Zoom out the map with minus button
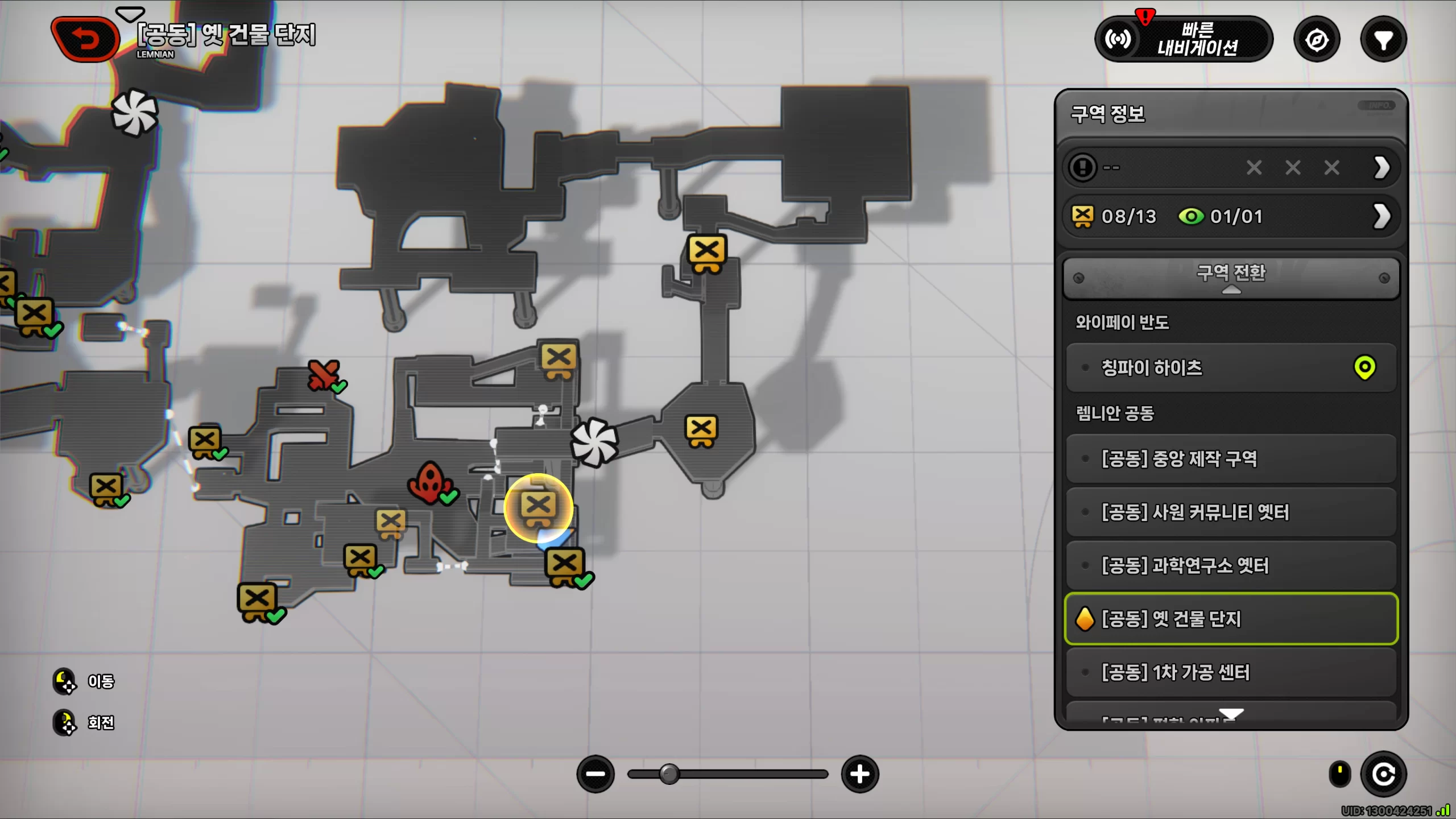Screen dimensions: 1456x819 click(x=595, y=774)
